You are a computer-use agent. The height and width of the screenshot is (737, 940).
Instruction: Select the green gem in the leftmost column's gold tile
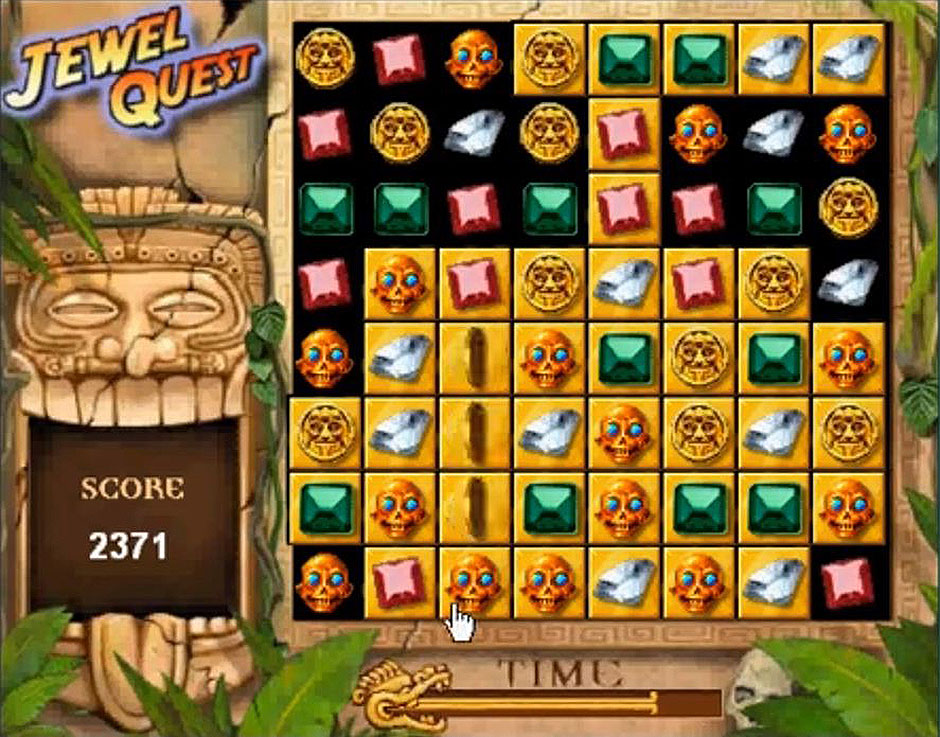[x=325, y=508]
